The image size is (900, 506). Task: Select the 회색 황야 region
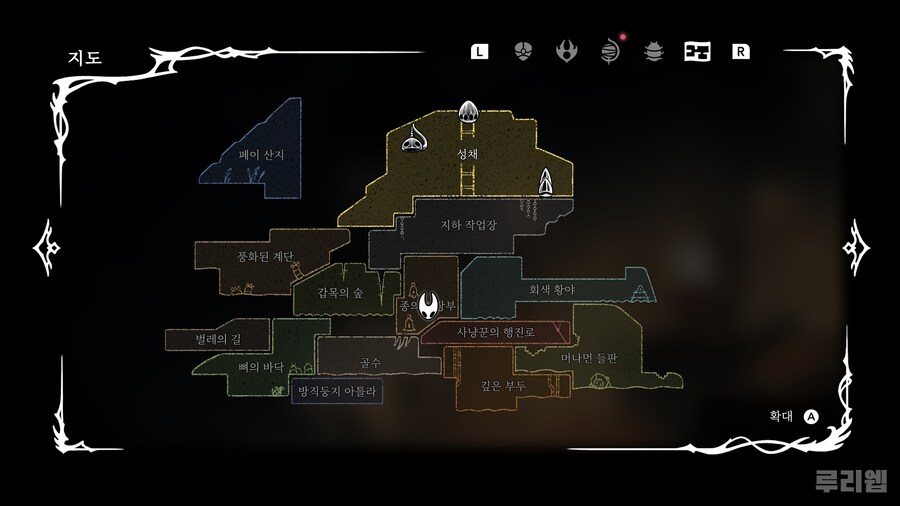tap(552, 289)
